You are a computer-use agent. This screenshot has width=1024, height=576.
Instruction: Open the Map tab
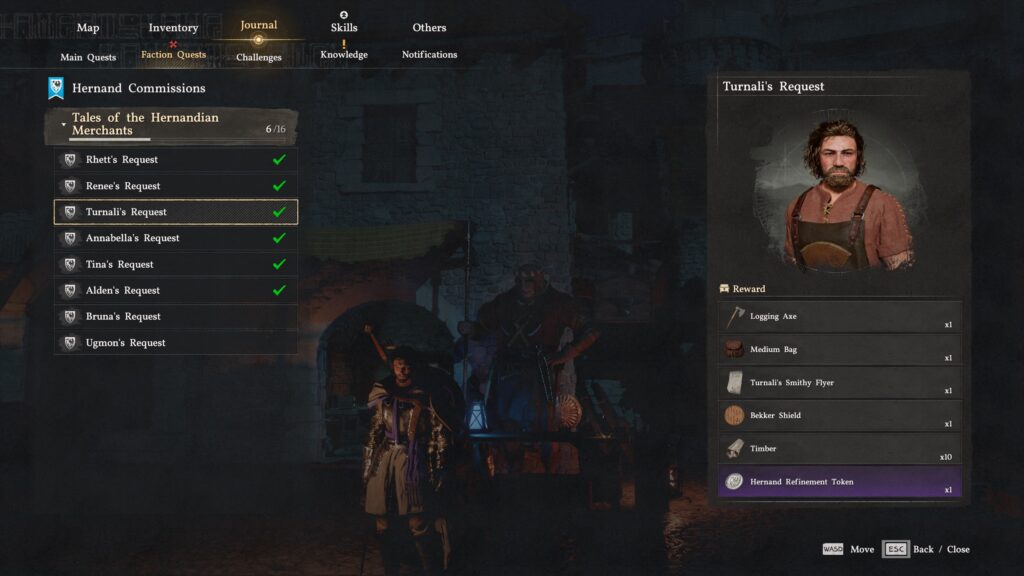(x=88, y=28)
